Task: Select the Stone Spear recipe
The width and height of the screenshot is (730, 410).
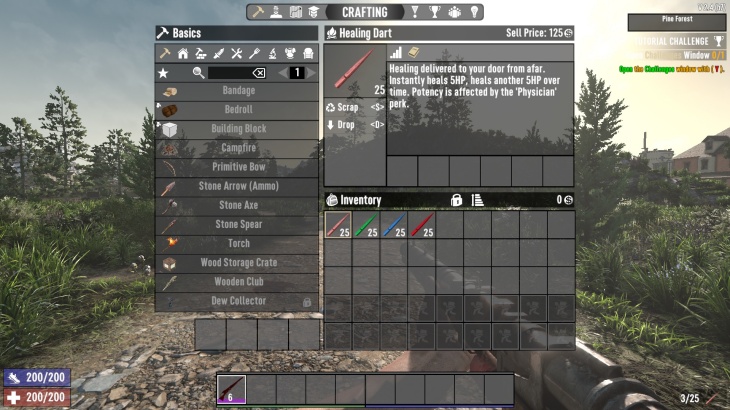Action: click(238, 224)
